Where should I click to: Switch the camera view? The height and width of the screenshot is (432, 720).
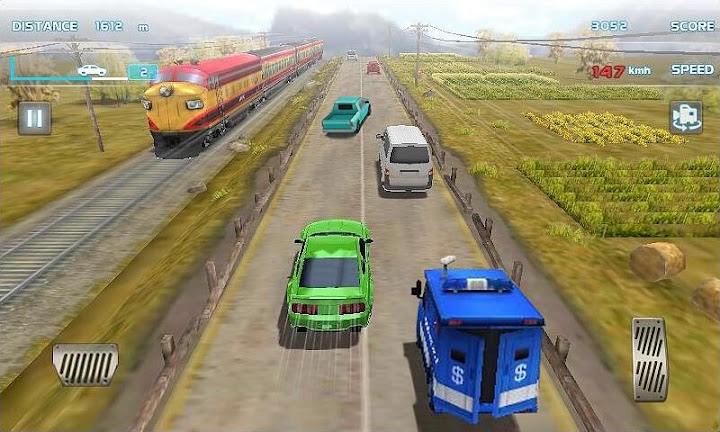[x=686, y=117]
